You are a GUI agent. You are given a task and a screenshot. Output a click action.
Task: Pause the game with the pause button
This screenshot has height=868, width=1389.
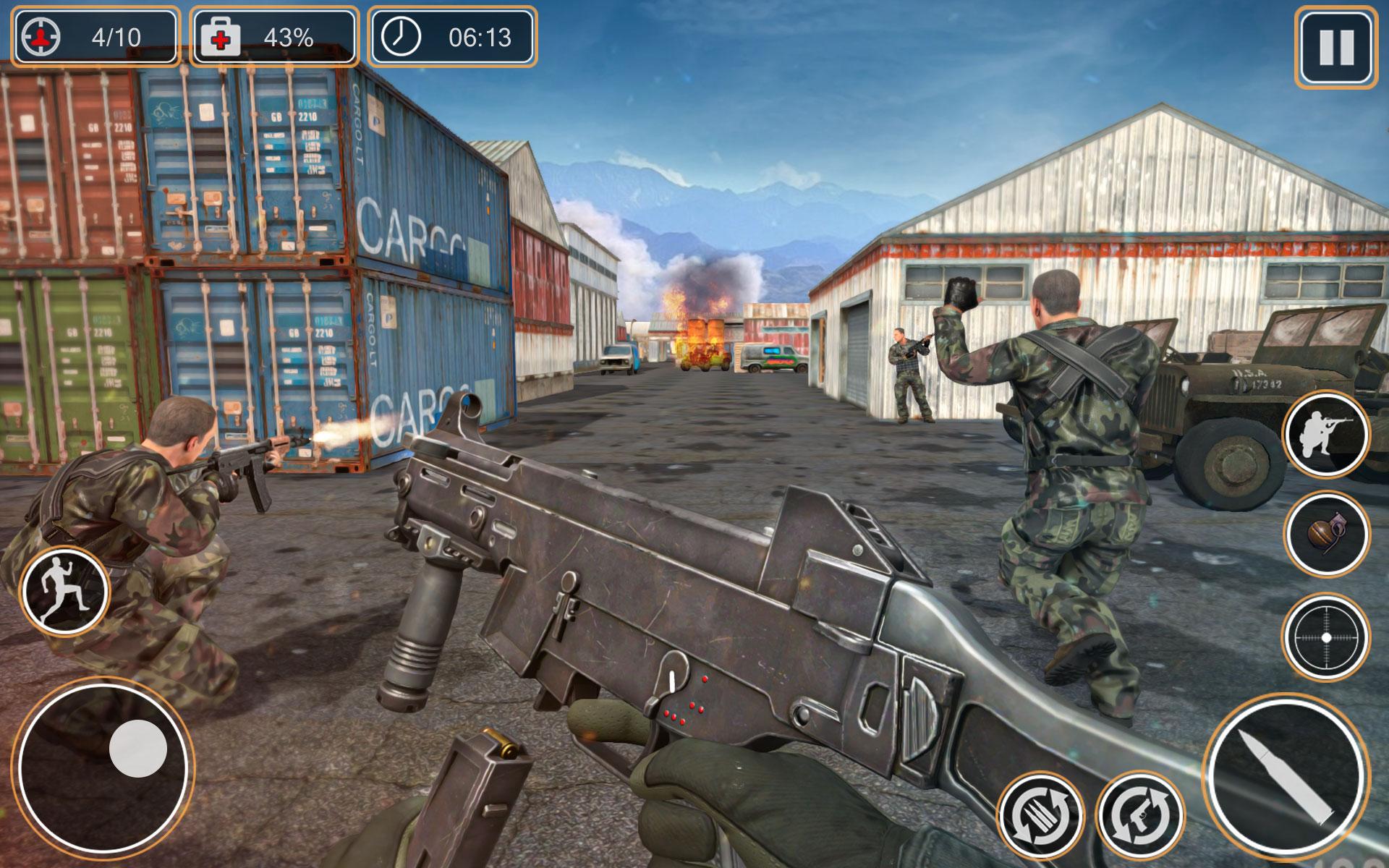(x=1337, y=43)
